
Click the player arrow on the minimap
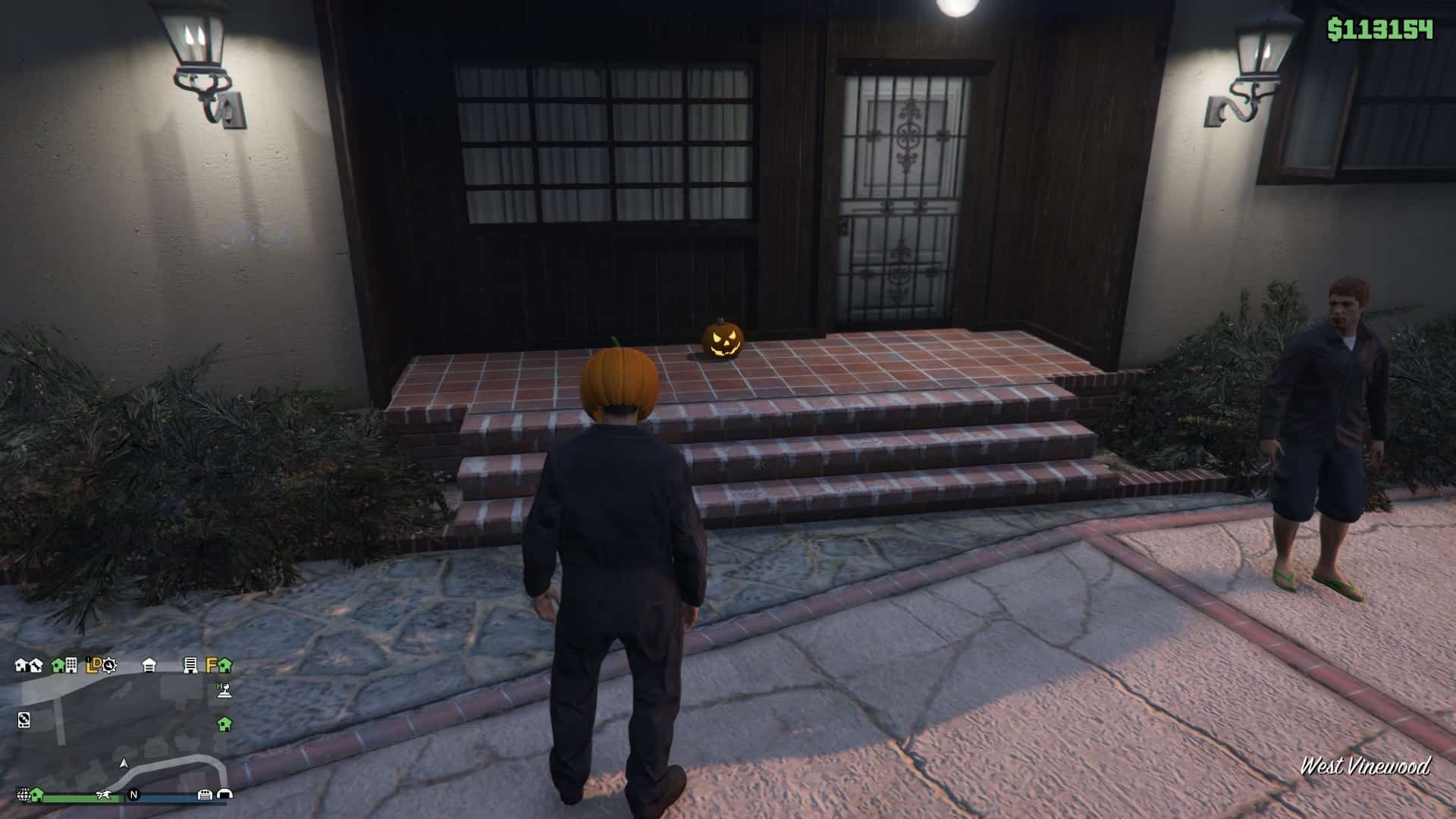point(124,763)
